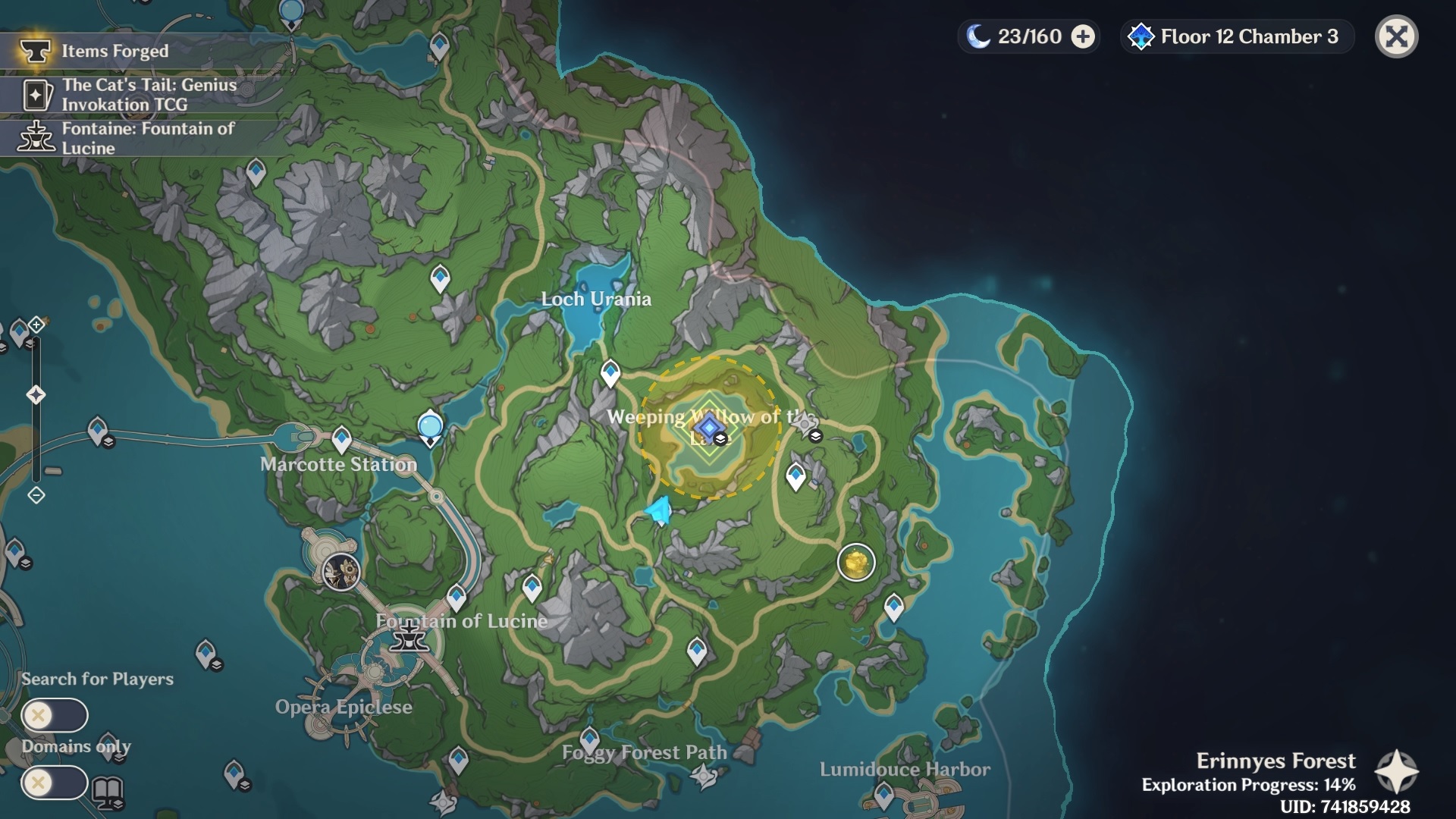
Task: Toggle the Domains only switch
Action: tap(55, 783)
